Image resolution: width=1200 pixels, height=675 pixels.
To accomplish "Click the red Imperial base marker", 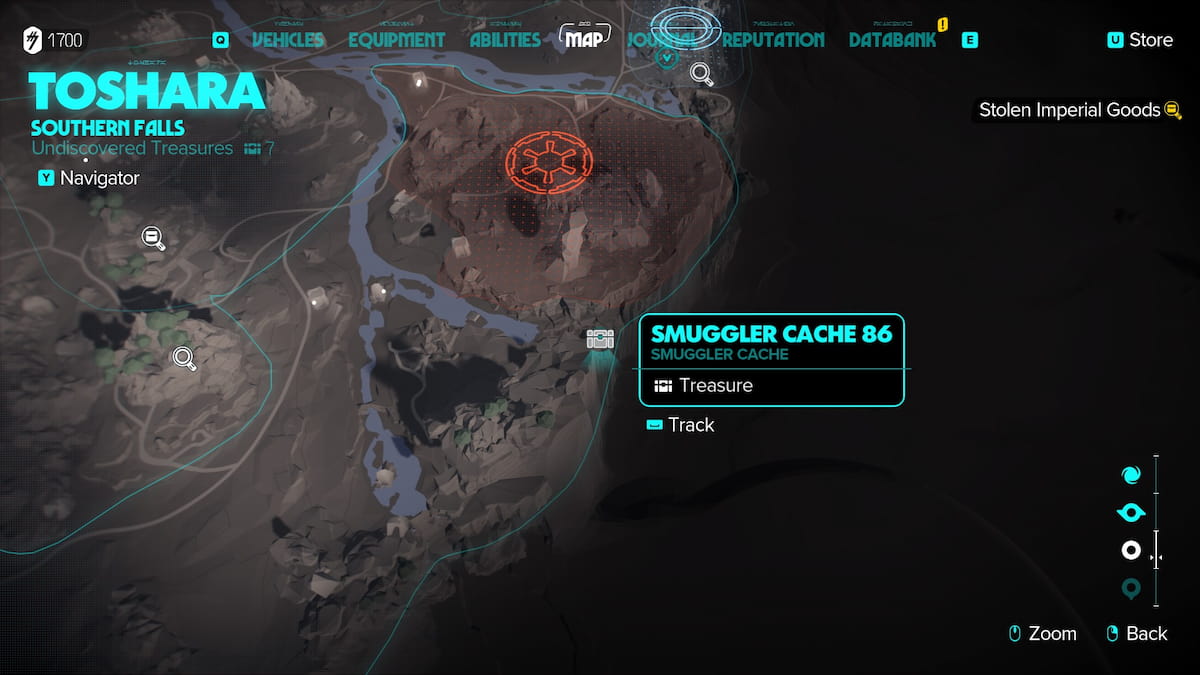I will coord(549,161).
